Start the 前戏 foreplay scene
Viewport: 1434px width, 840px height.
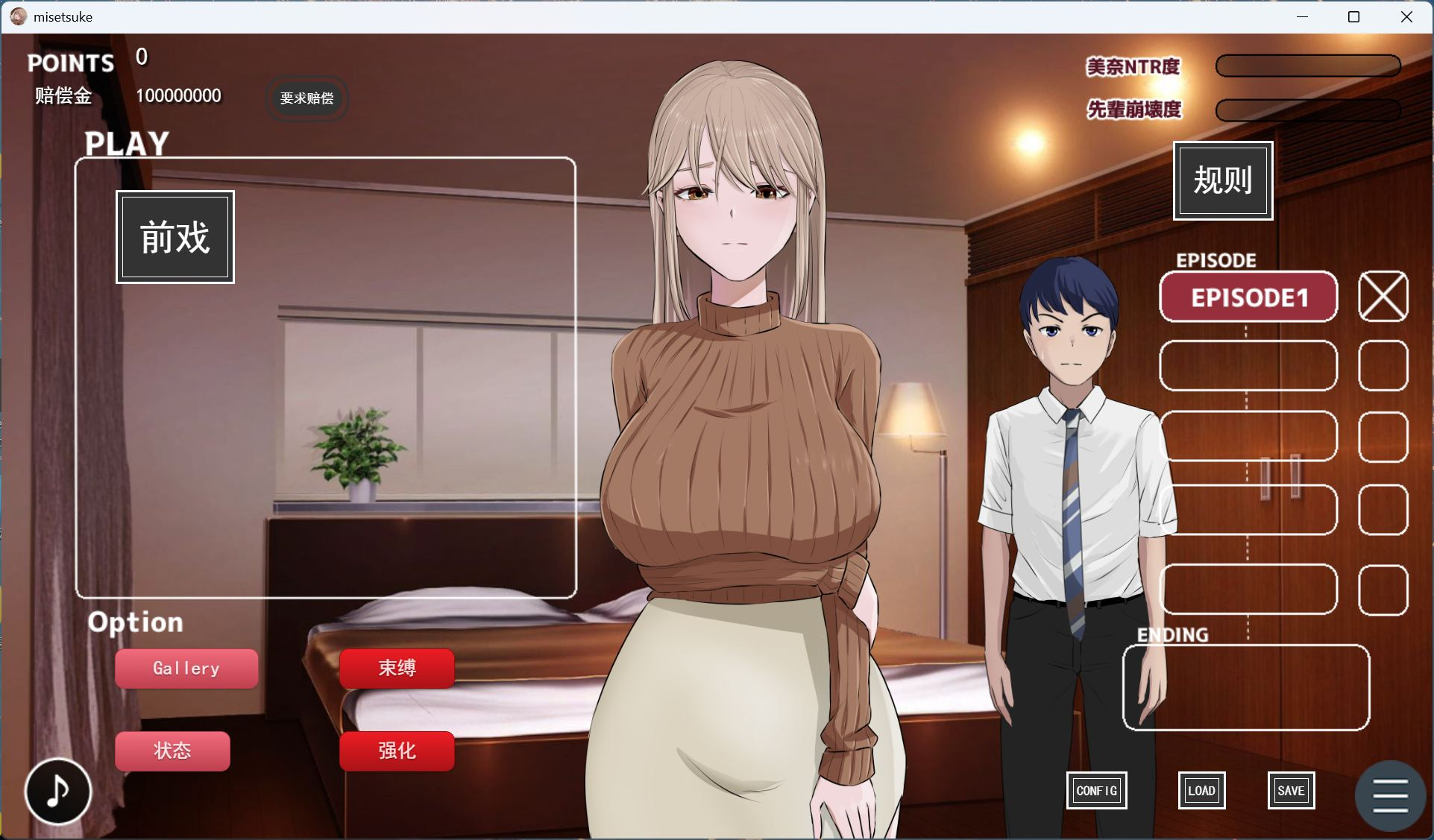coord(174,237)
